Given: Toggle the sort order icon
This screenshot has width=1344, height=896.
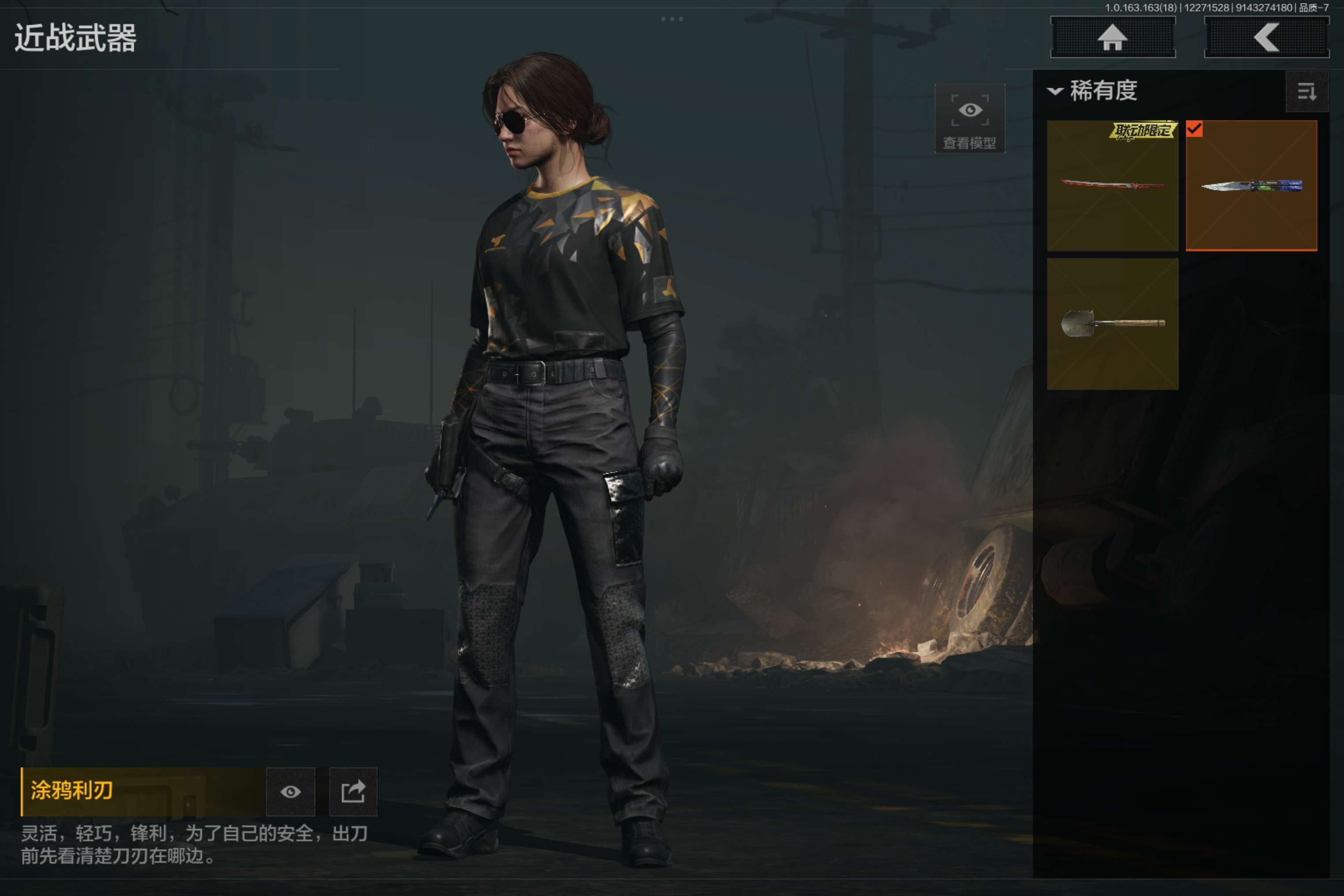Looking at the screenshot, I should click(x=1306, y=91).
